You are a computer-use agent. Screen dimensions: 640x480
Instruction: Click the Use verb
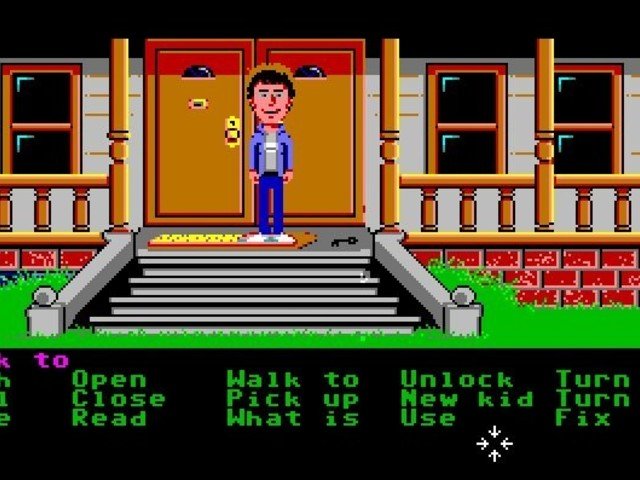428,419
